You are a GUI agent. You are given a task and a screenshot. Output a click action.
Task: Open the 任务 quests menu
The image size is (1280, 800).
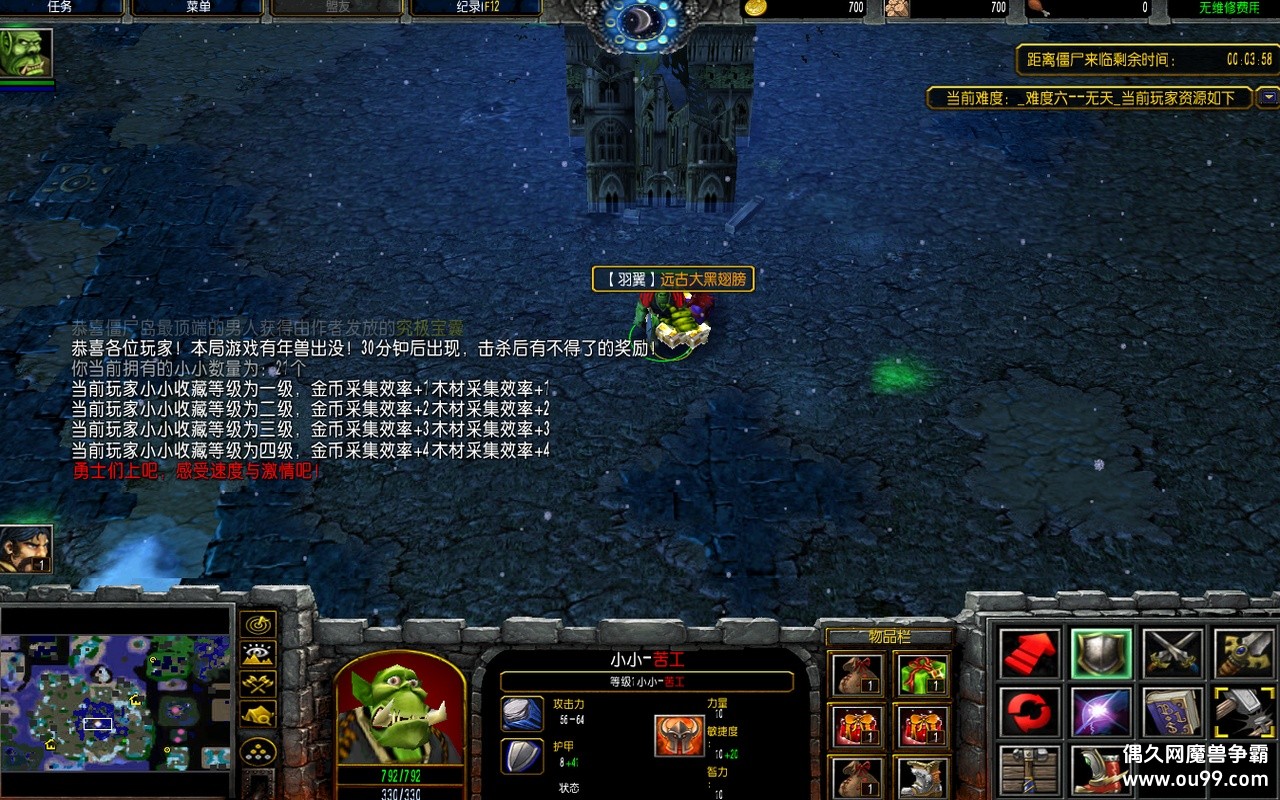(60, 7)
